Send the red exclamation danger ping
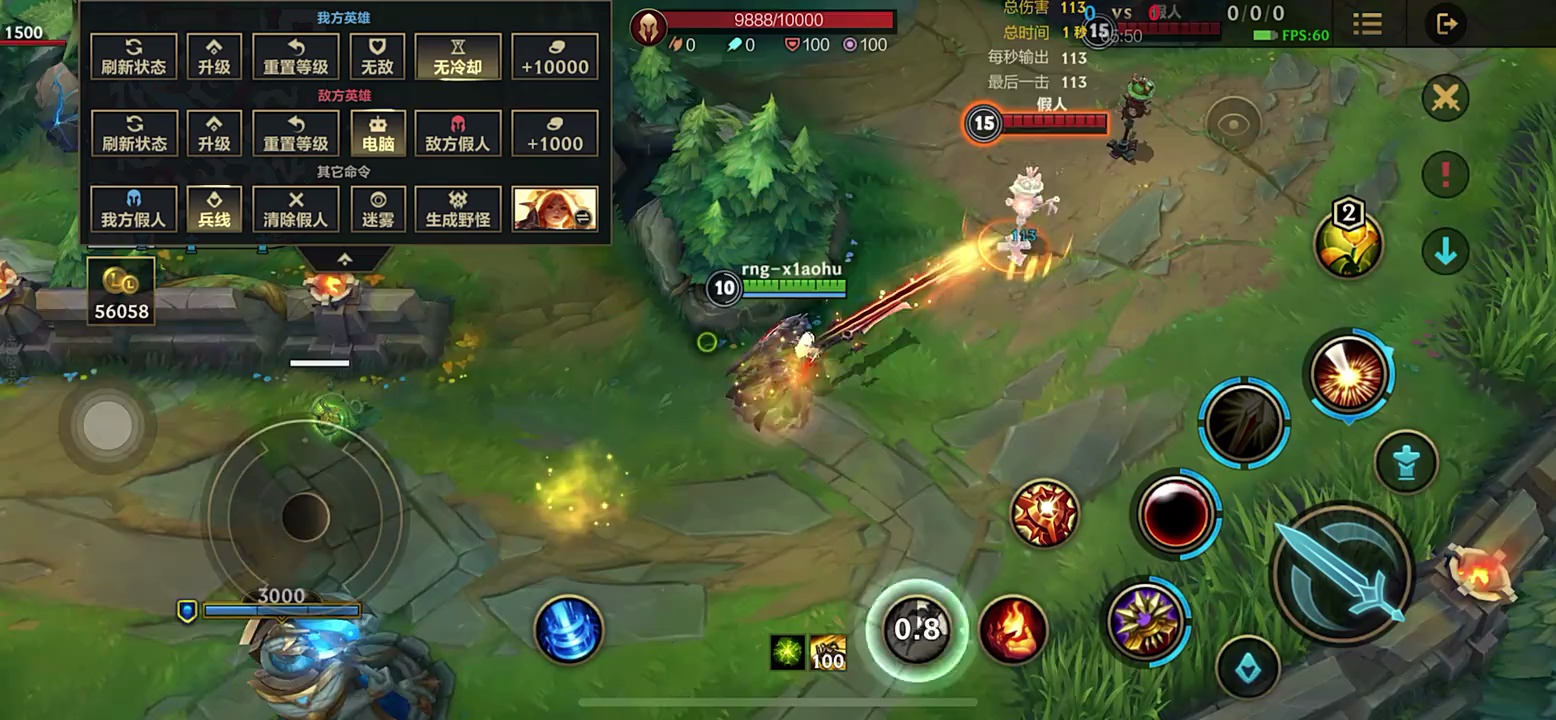1556x720 pixels. point(1445,174)
